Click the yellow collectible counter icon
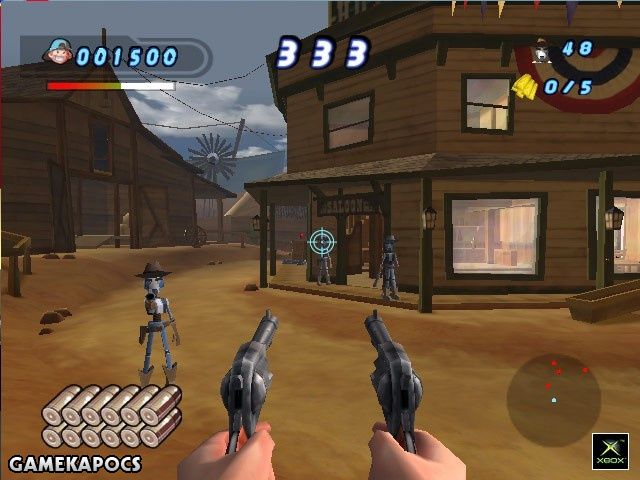 (x=525, y=87)
